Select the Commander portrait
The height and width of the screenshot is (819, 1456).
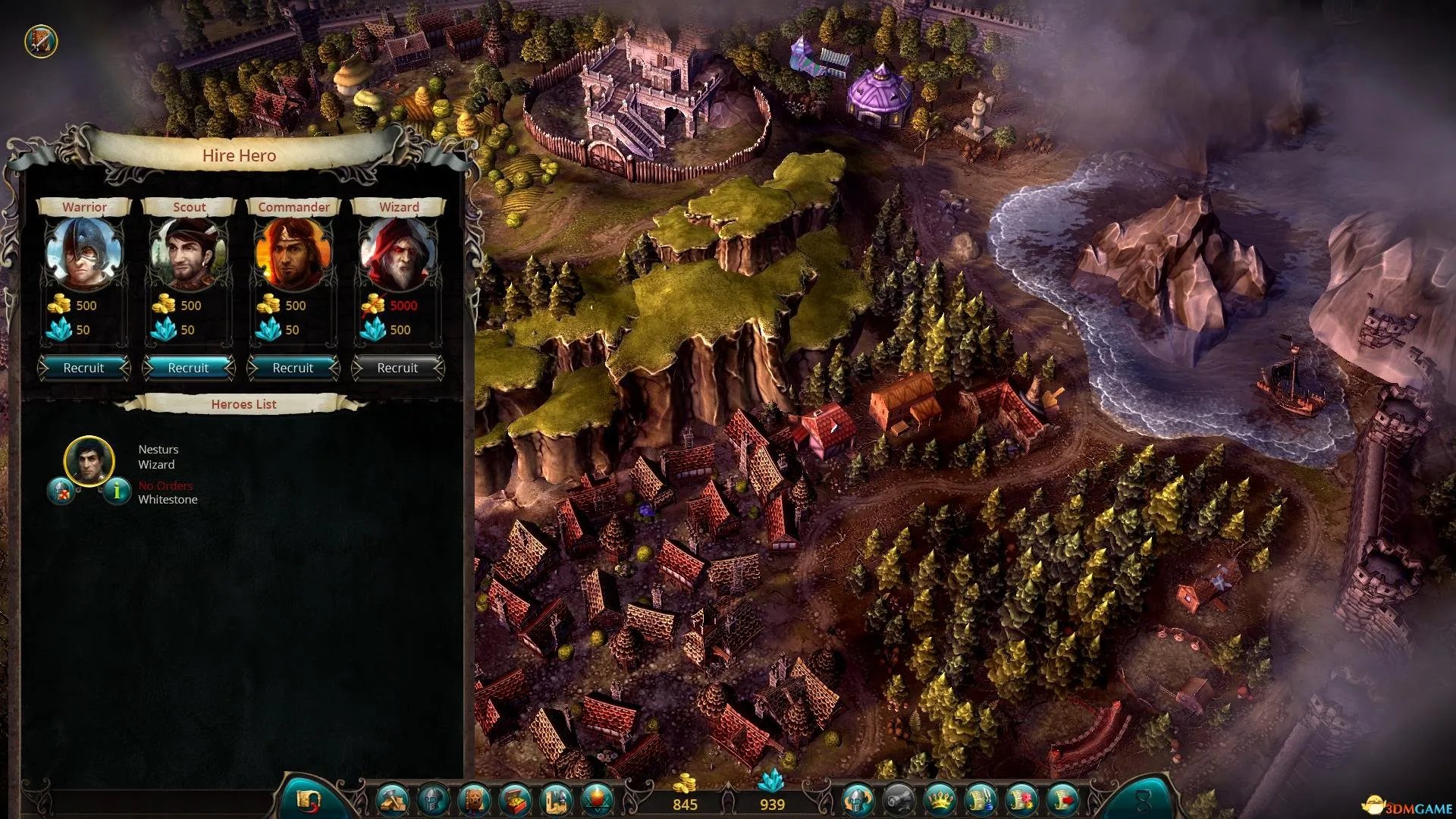pos(293,255)
